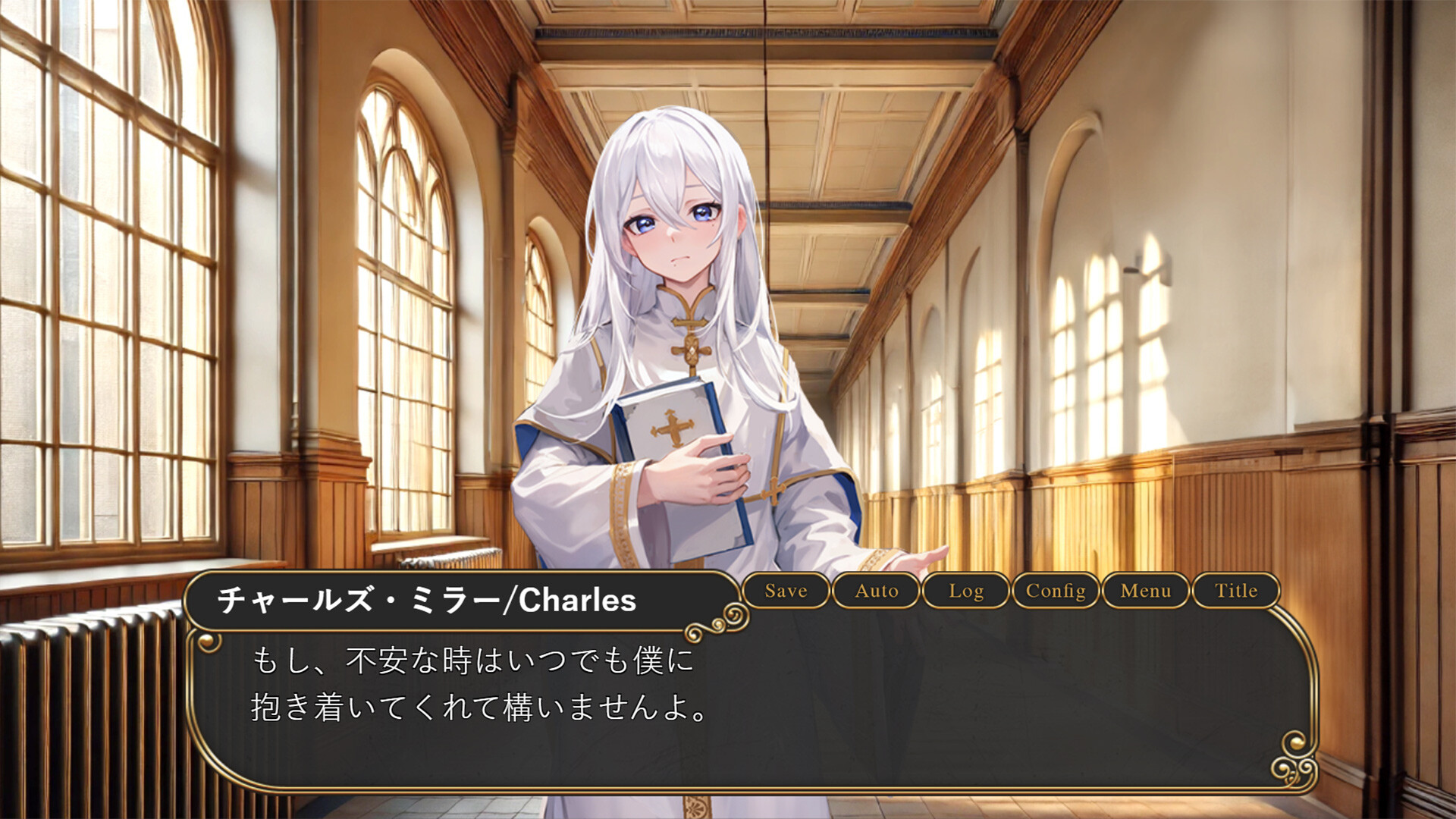Click Config to adjust game options
This screenshot has width=1456, height=819.
pyautogui.click(x=1056, y=591)
